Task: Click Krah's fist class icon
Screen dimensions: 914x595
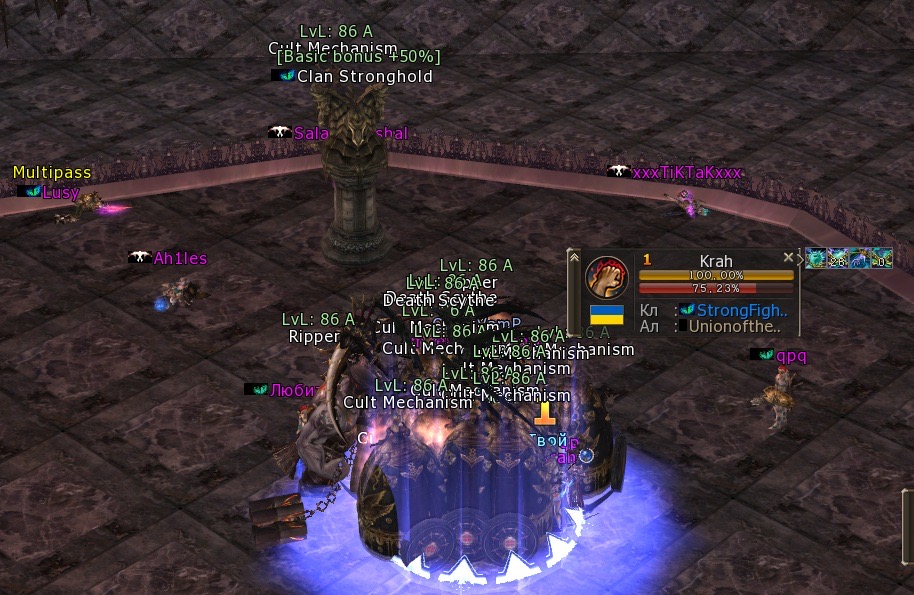Action: pyautogui.click(x=606, y=276)
